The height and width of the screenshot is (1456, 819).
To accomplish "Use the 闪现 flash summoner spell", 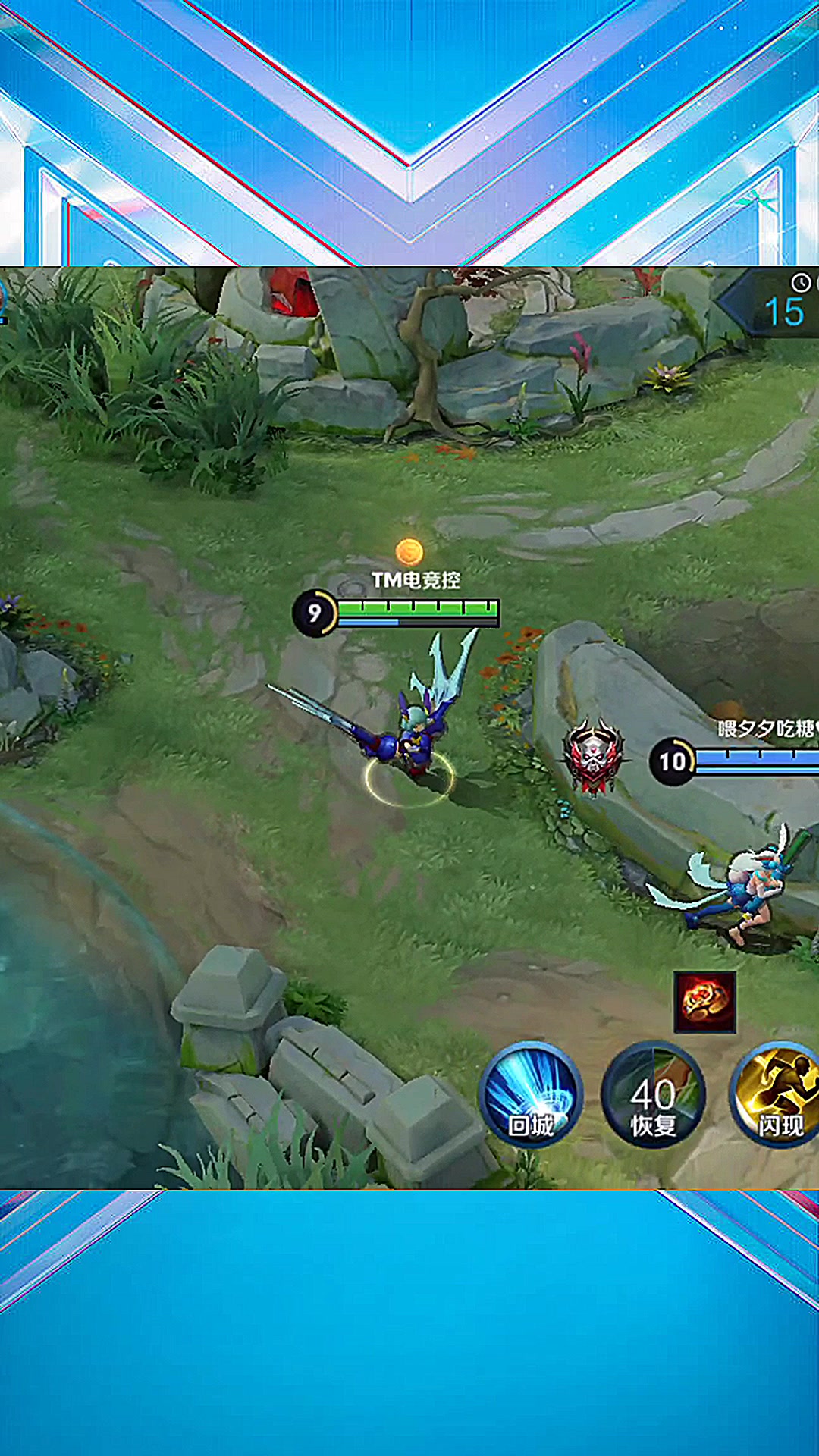I will tap(777, 1094).
